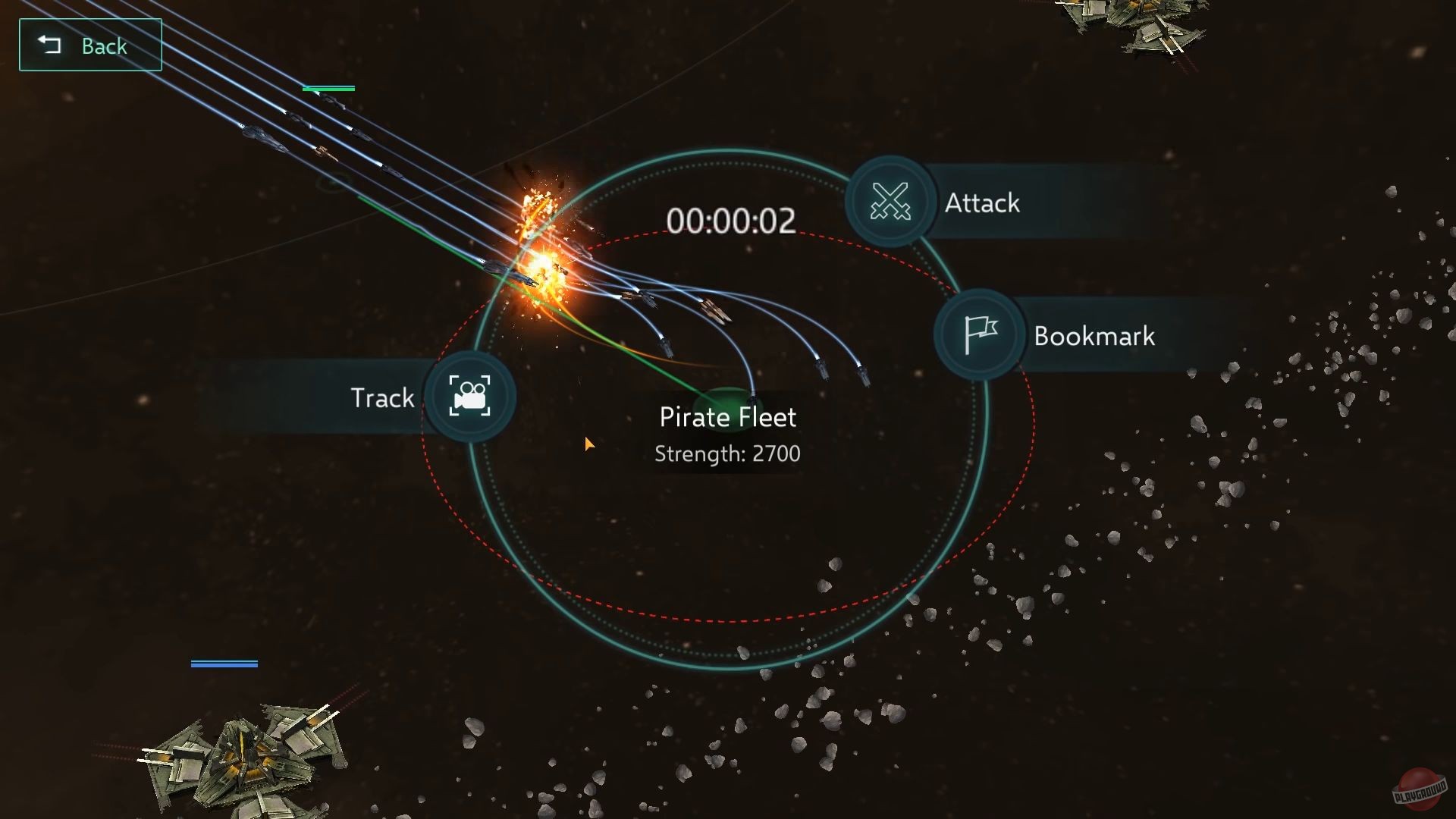The image size is (1456, 819).
Task: Click the return-arrow icon inside the Back button
Action: [50, 45]
